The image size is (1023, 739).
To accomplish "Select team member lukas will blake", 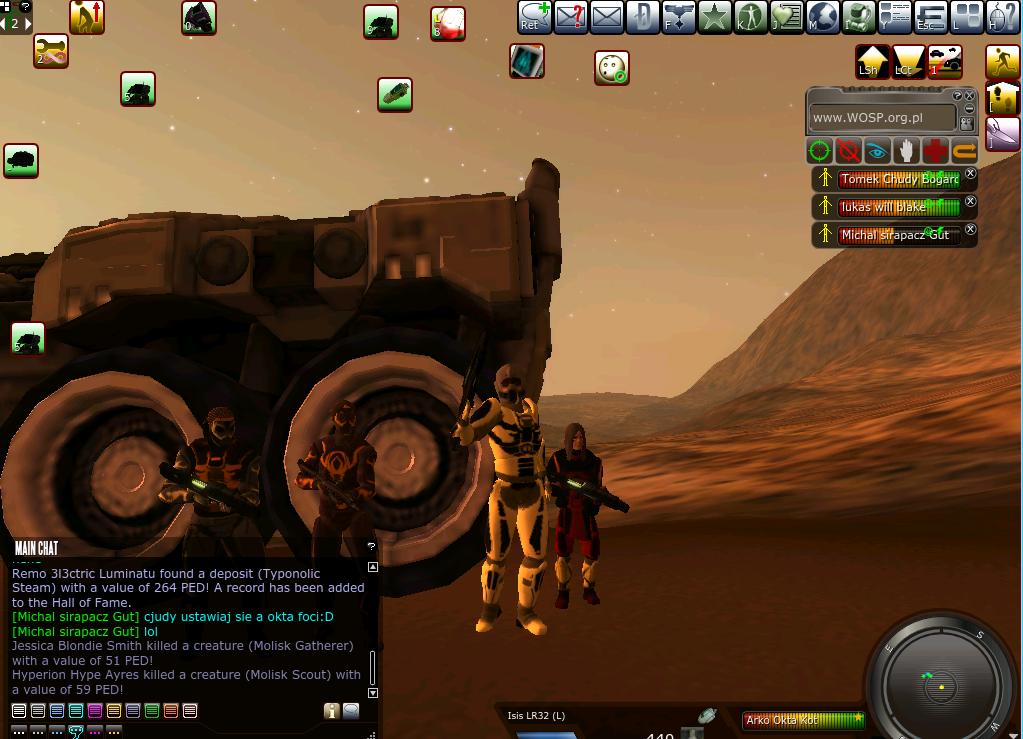I will [x=898, y=207].
